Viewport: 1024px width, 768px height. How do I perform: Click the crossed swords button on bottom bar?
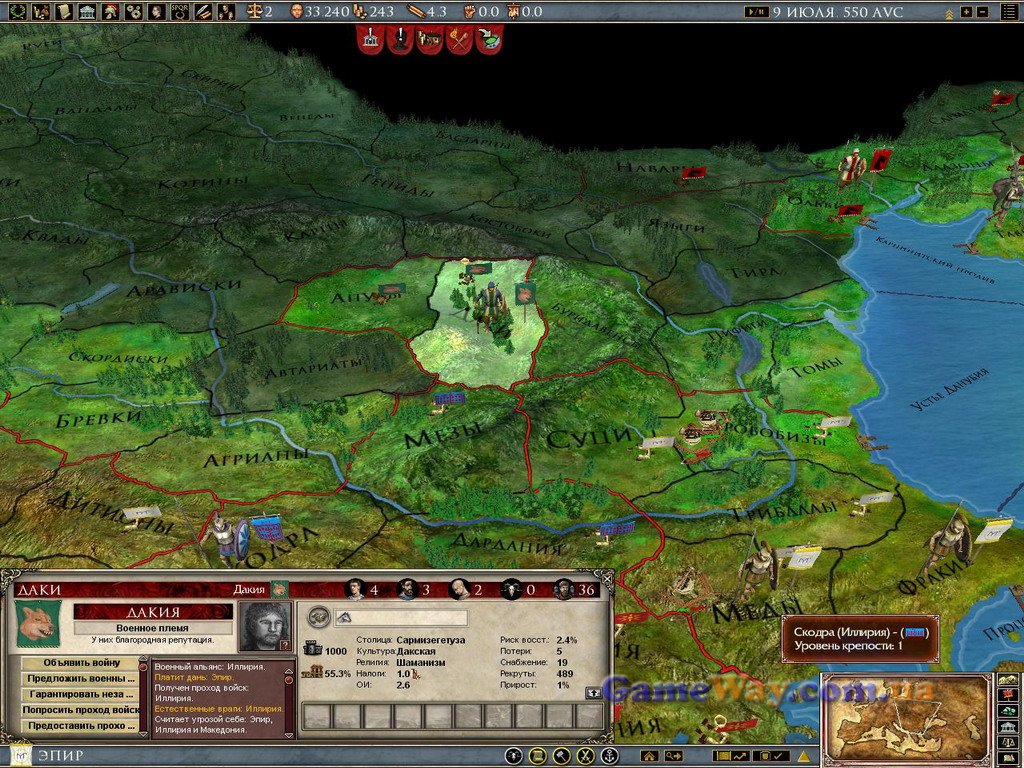tap(585, 756)
